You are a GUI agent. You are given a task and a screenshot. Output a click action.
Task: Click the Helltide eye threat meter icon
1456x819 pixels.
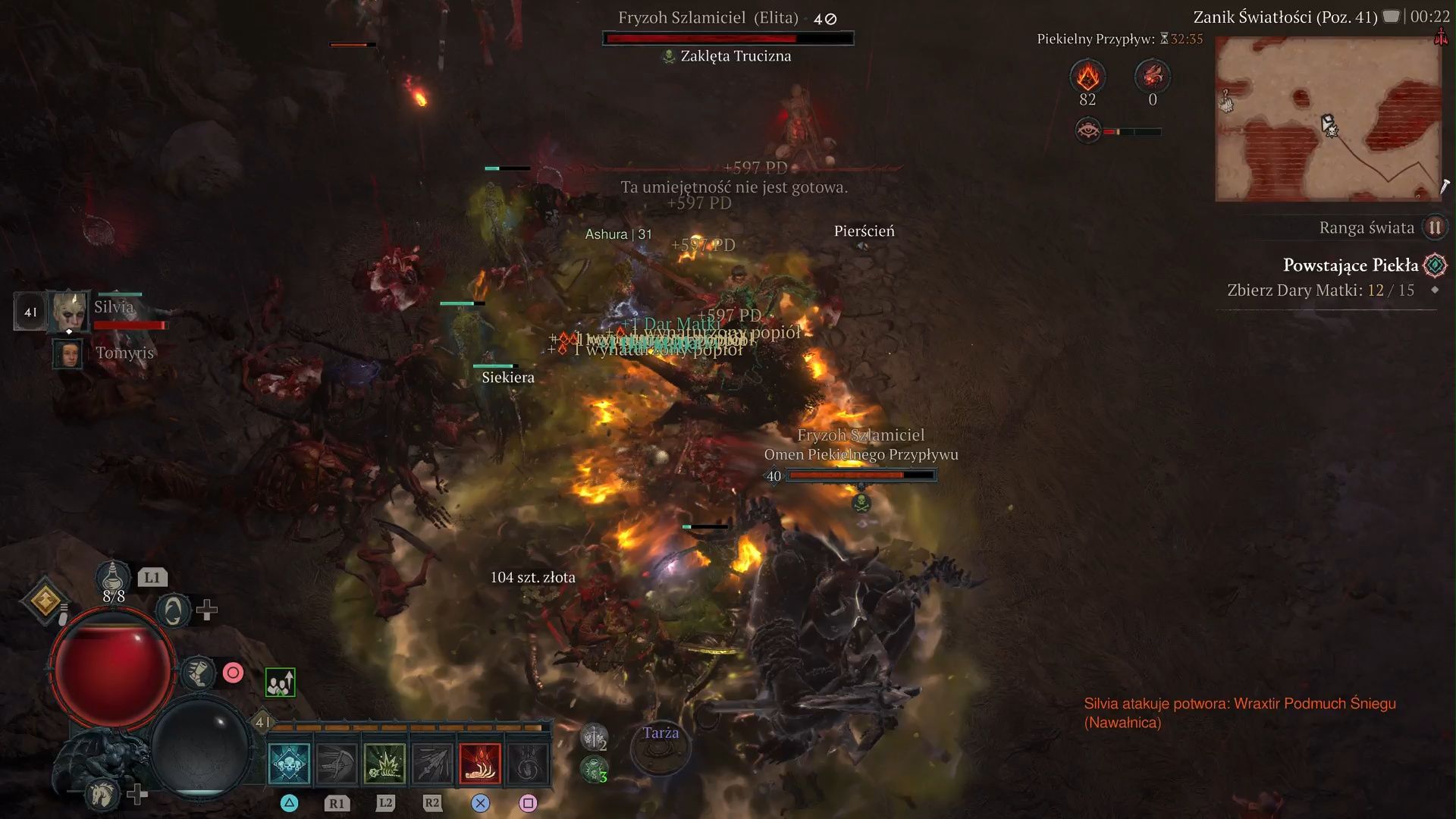tap(1088, 130)
